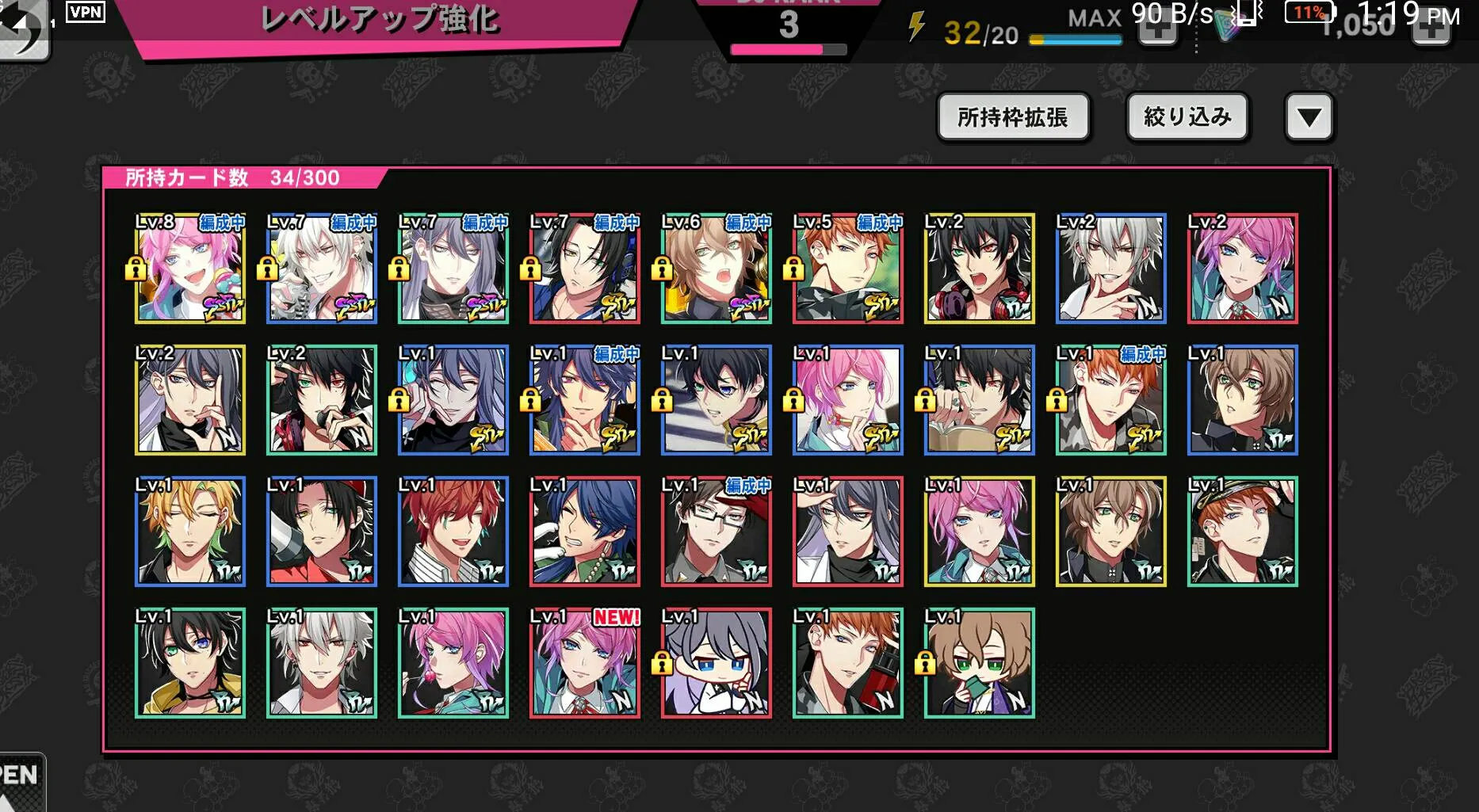The image size is (1479, 812).
Task: Choose the Lv.6 brown-haired shouting card
Action: [x=717, y=269]
